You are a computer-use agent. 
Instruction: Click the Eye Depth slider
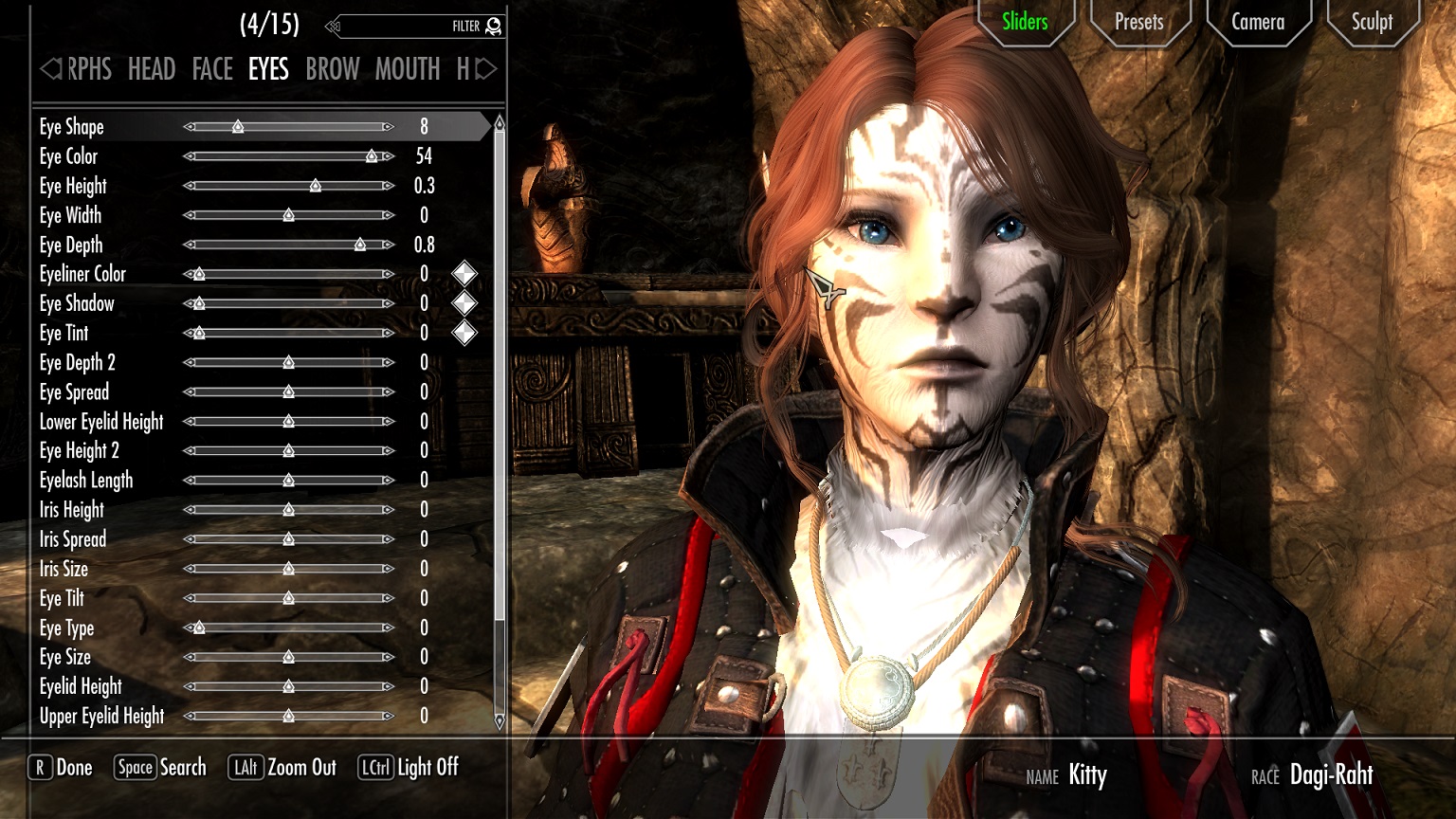point(289,245)
